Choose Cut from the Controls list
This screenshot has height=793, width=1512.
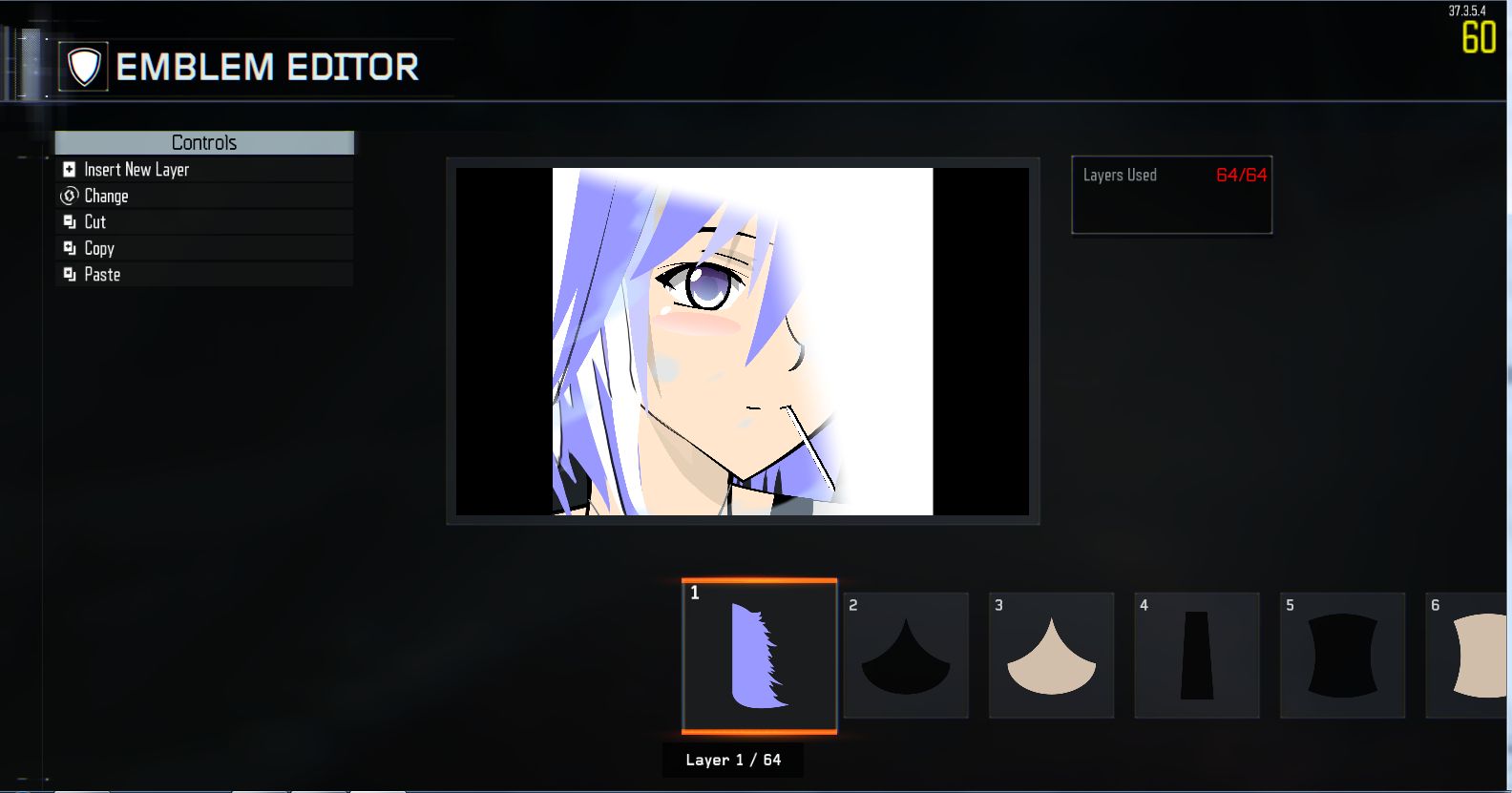click(94, 221)
